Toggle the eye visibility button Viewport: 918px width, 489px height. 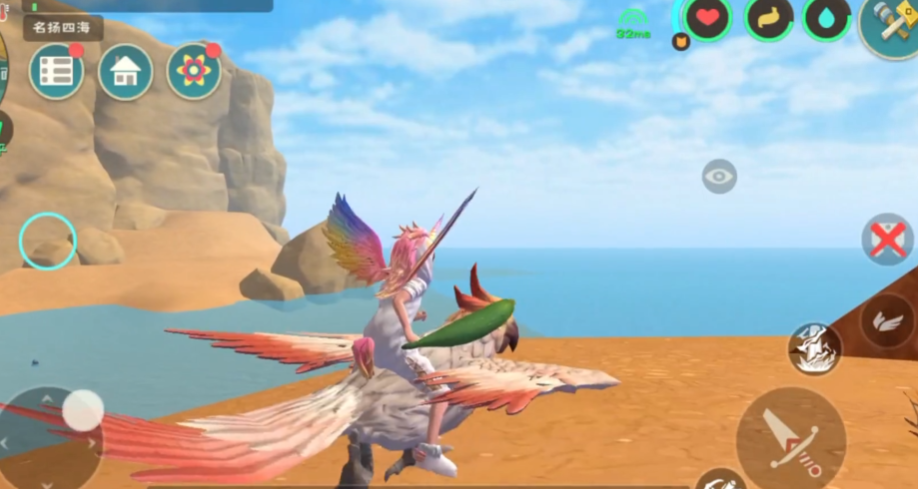coord(719,177)
